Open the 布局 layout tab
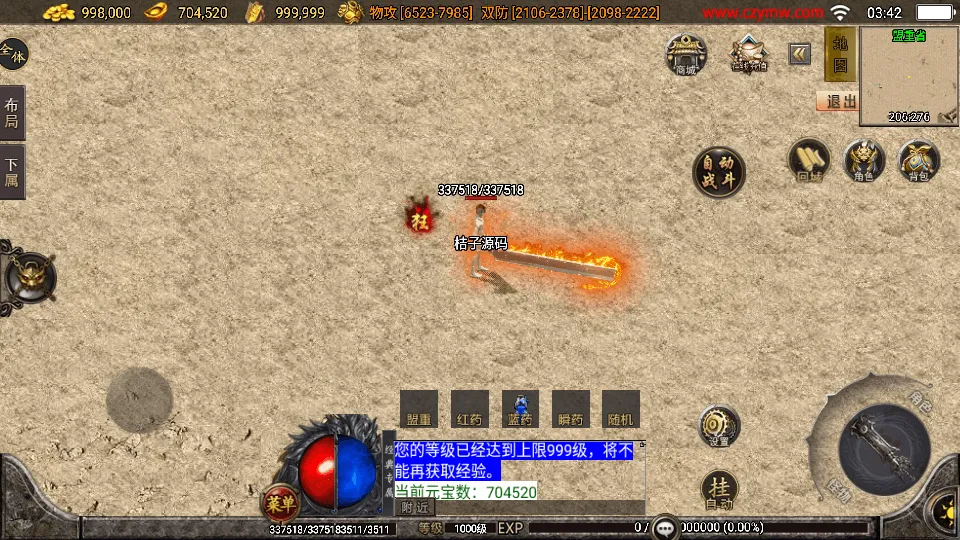The width and height of the screenshot is (960, 540). (12, 112)
